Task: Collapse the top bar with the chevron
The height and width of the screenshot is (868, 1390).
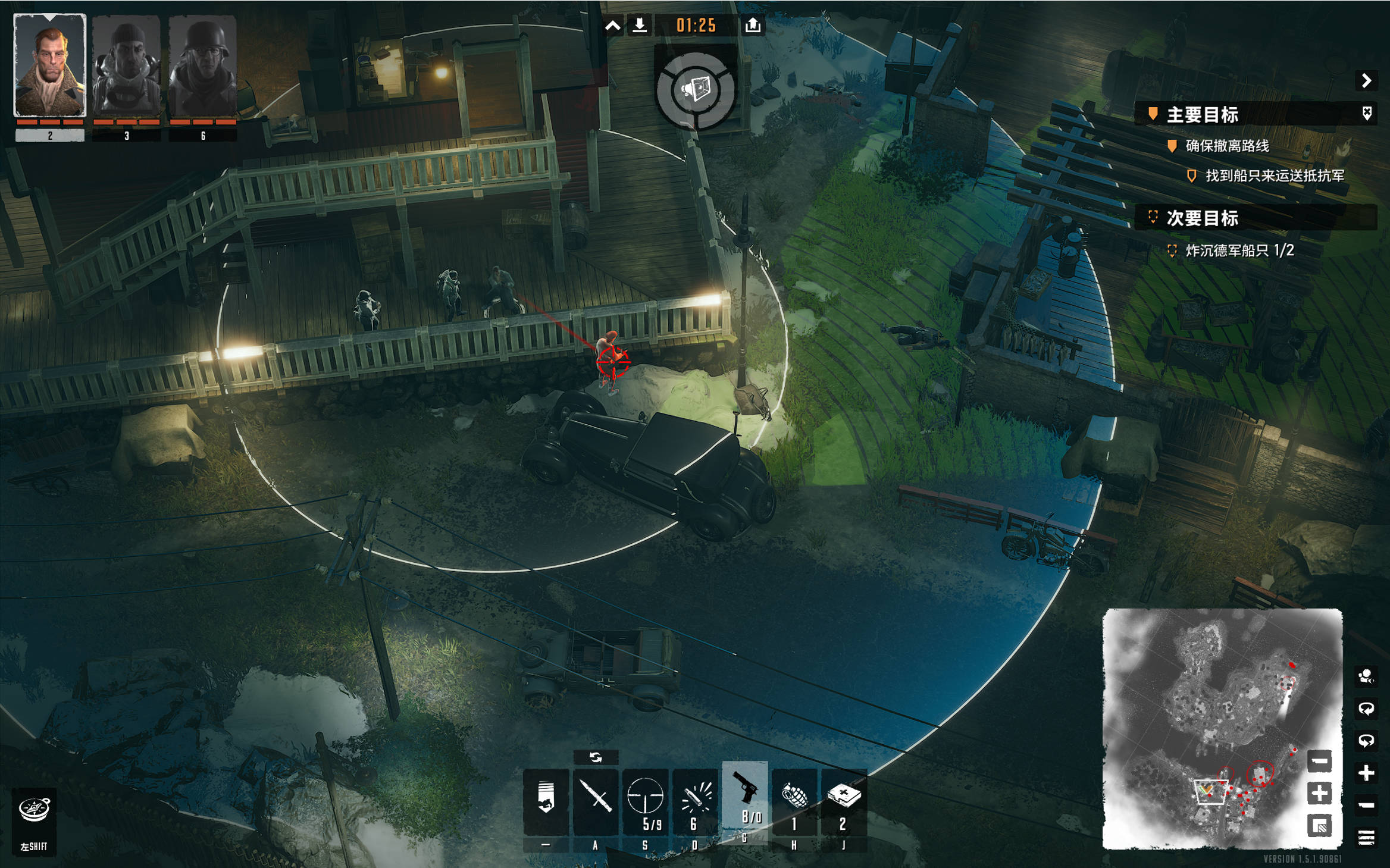Action: (x=613, y=25)
